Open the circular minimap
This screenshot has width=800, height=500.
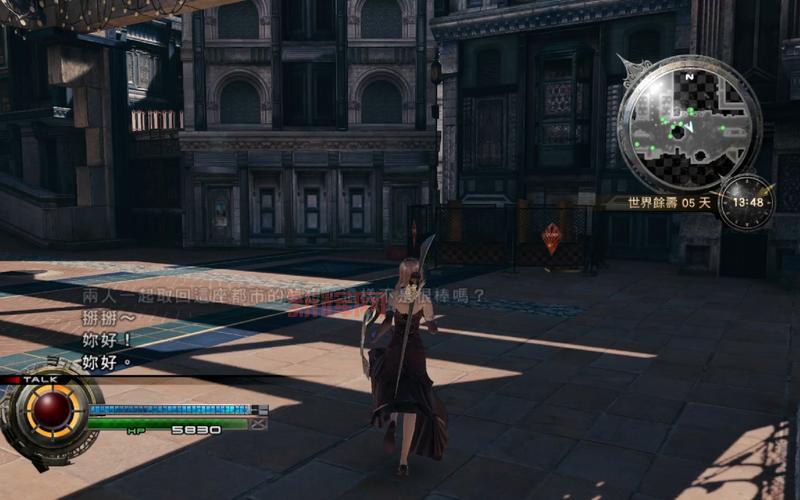click(x=688, y=123)
